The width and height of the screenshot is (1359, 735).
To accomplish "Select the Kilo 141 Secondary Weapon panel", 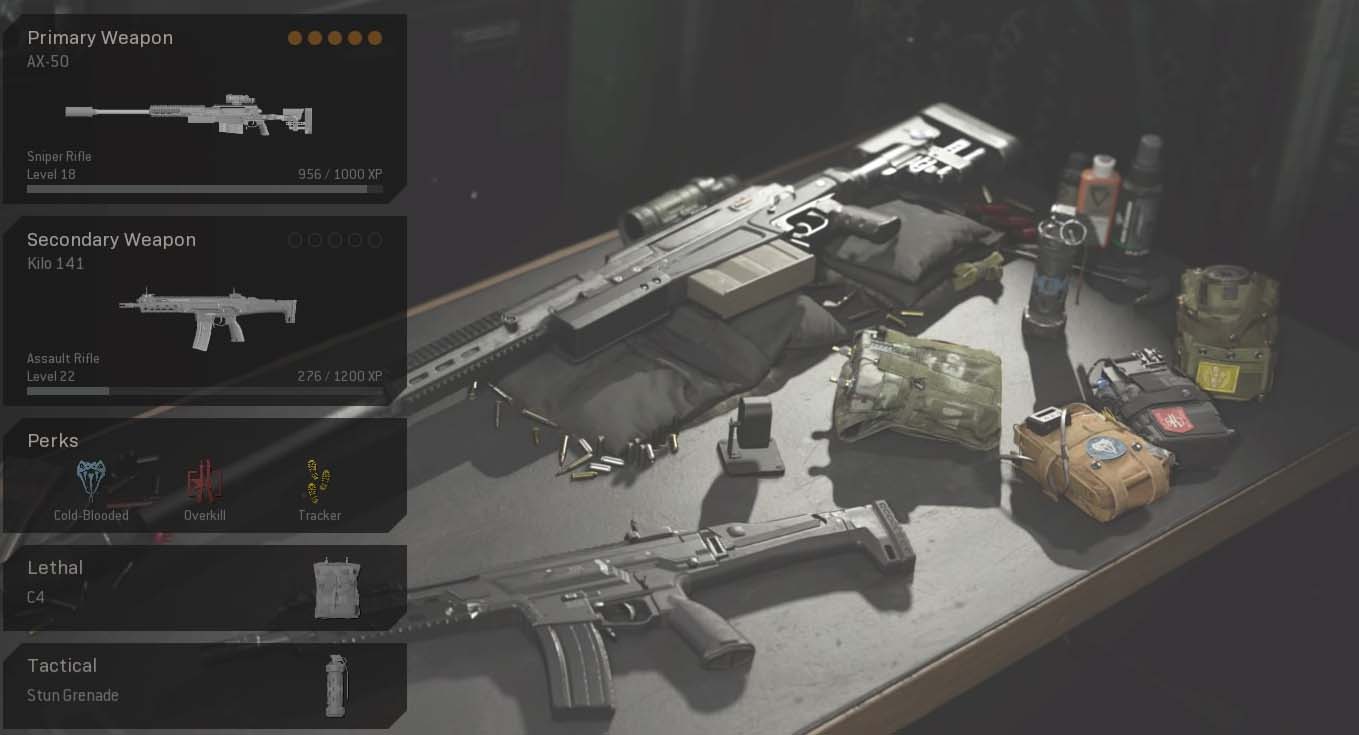I will click(204, 311).
